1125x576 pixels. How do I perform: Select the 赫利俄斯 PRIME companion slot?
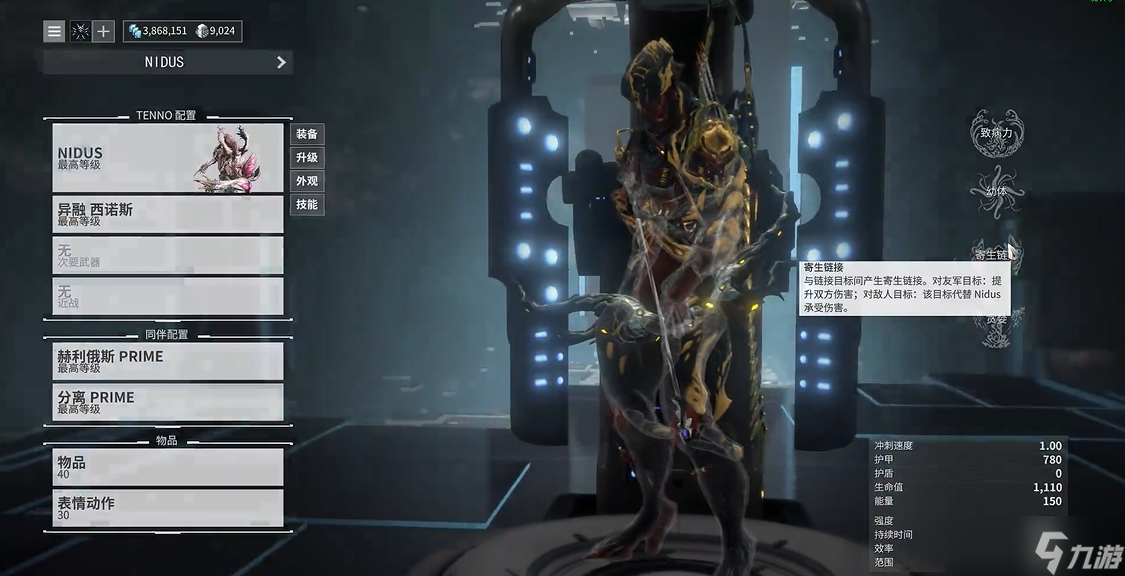168,361
